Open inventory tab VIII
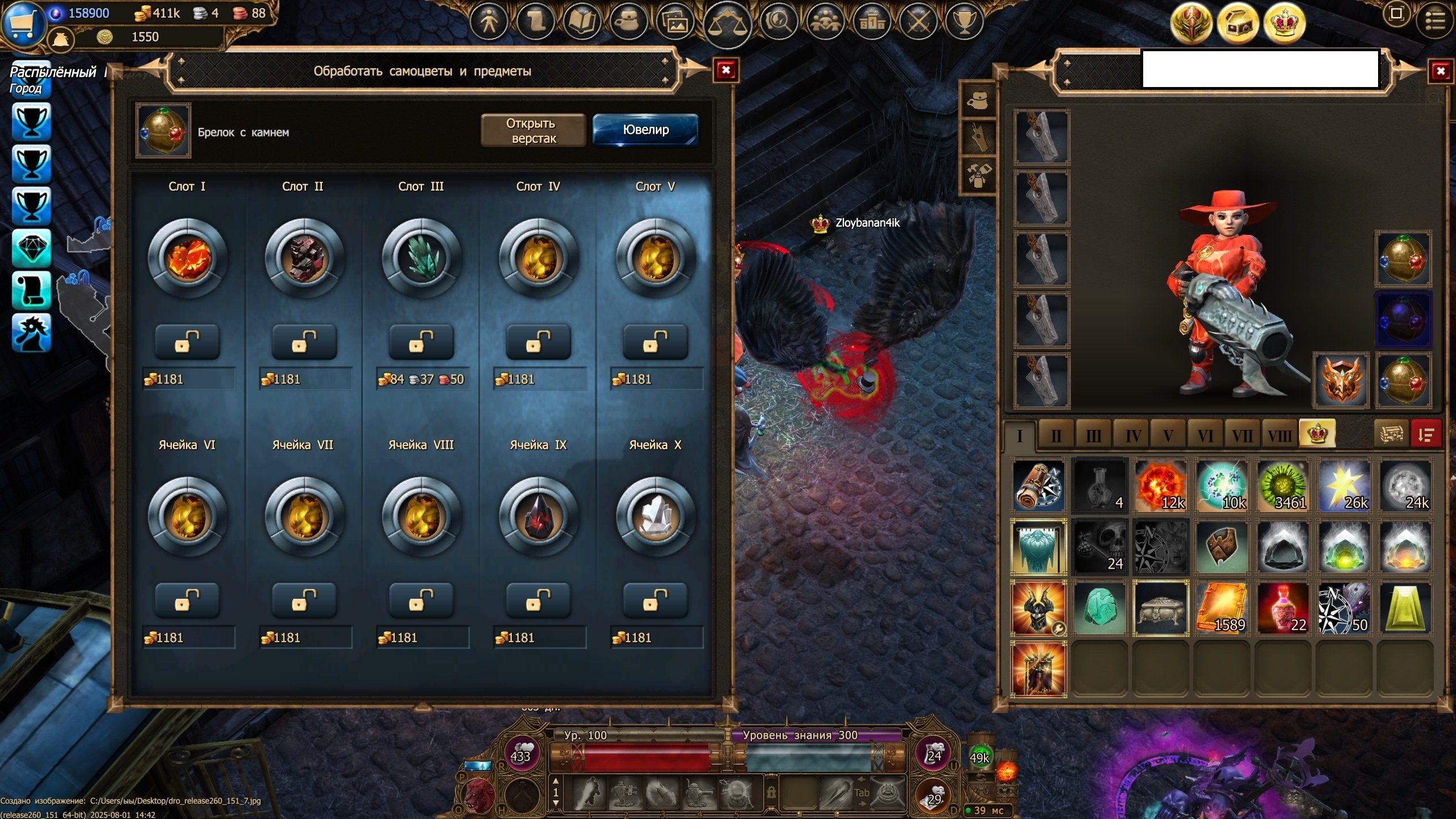Image resolution: width=1456 pixels, height=819 pixels. click(1279, 436)
